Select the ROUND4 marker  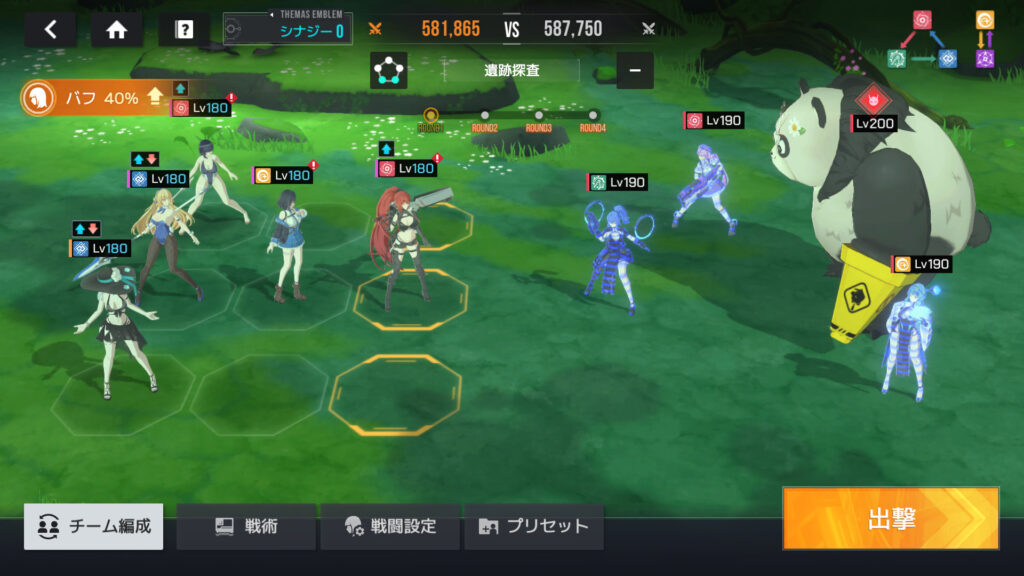(593, 116)
